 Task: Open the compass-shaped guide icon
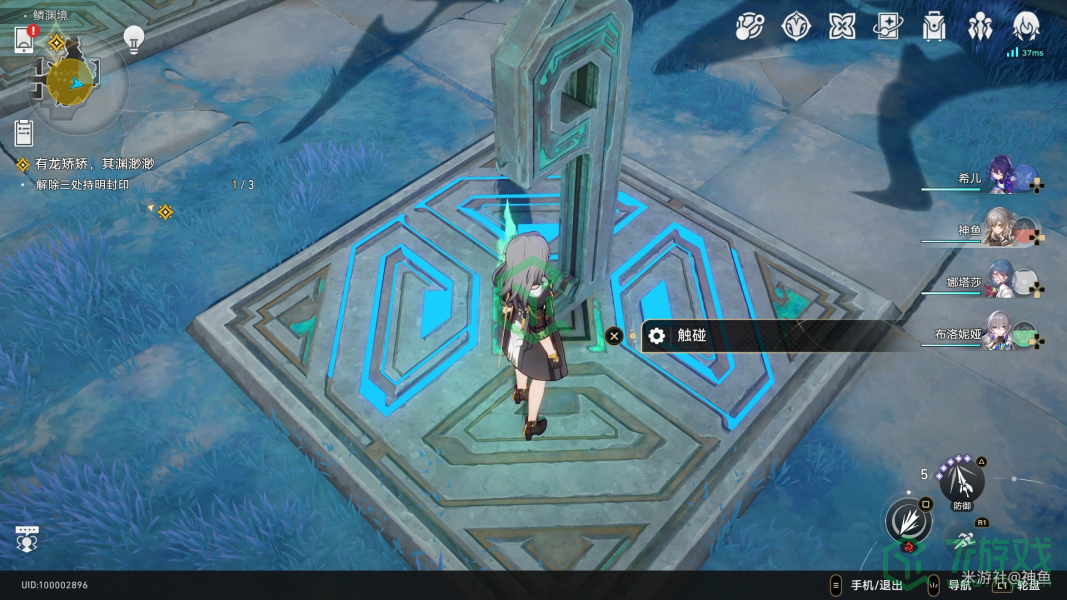coord(795,27)
